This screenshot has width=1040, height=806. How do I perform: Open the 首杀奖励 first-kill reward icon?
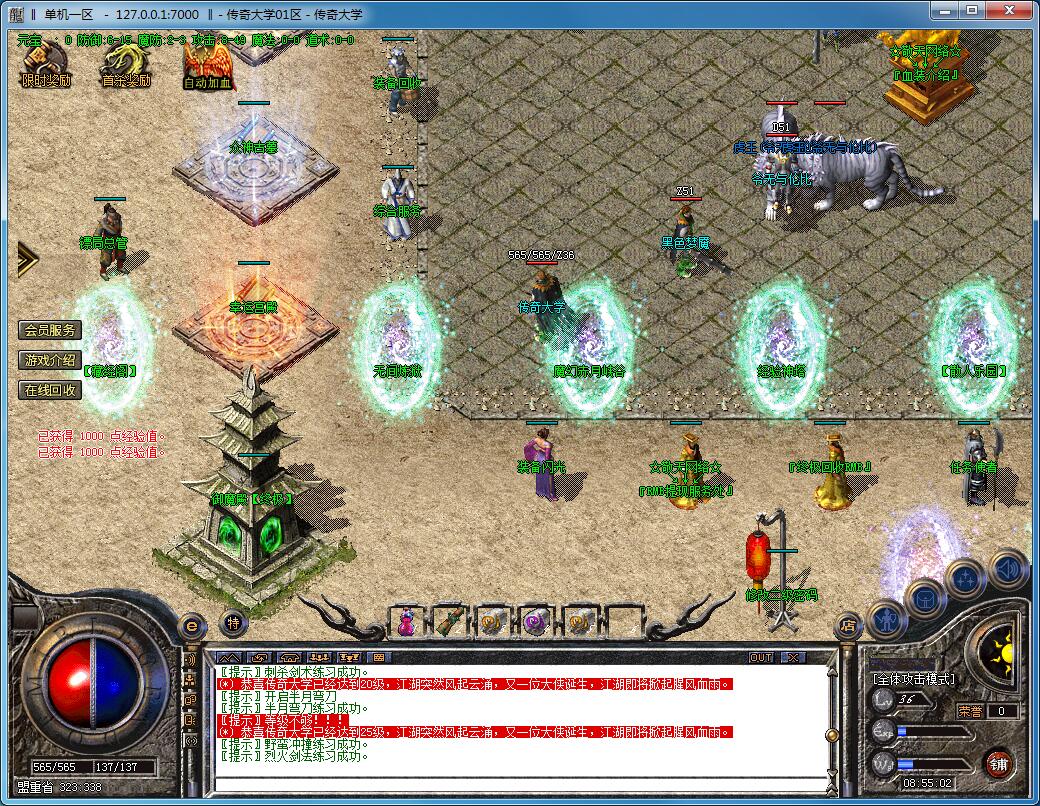point(125,66)
